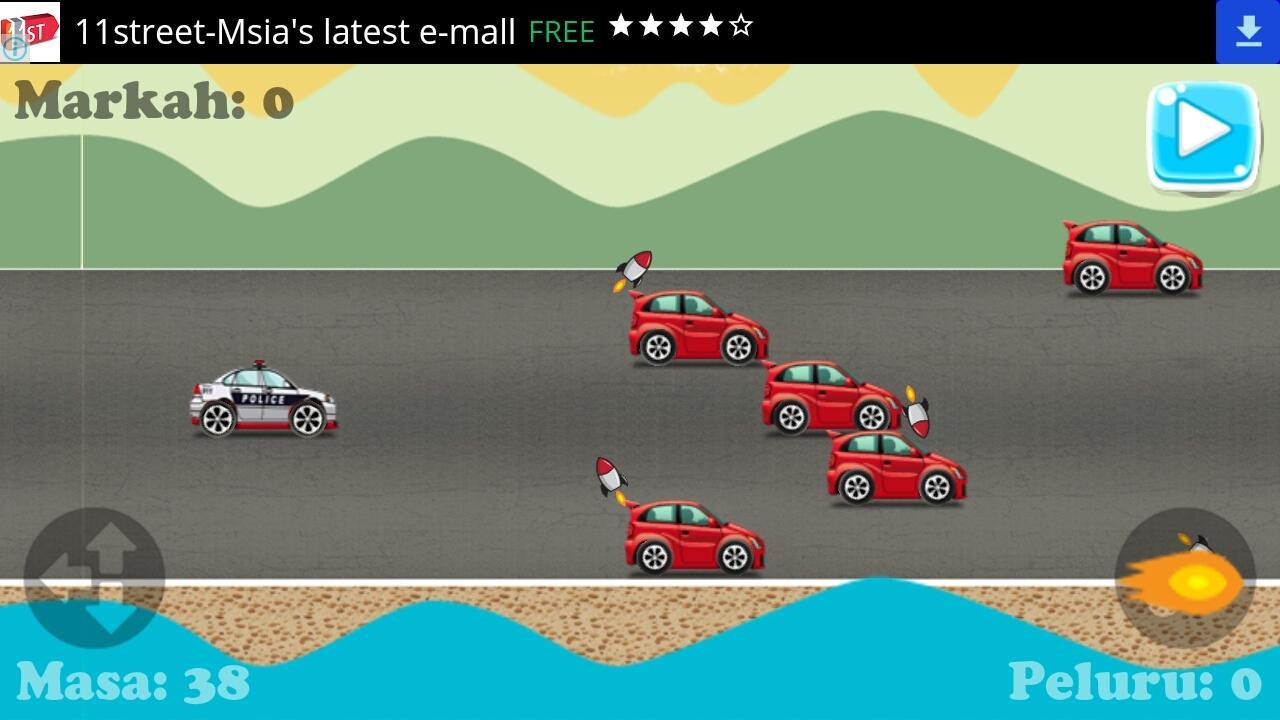Fire a rocket with the fireball button
This screenshot has width=1280, height=720.
(1184, 578)
